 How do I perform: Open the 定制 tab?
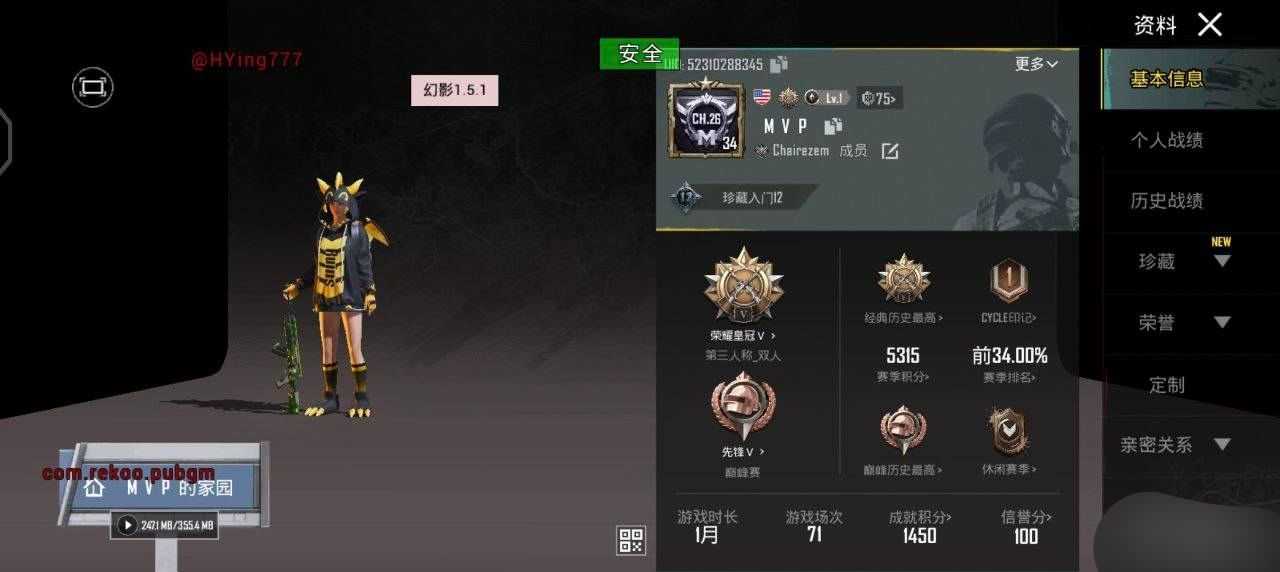click(x=1166, y=385)
